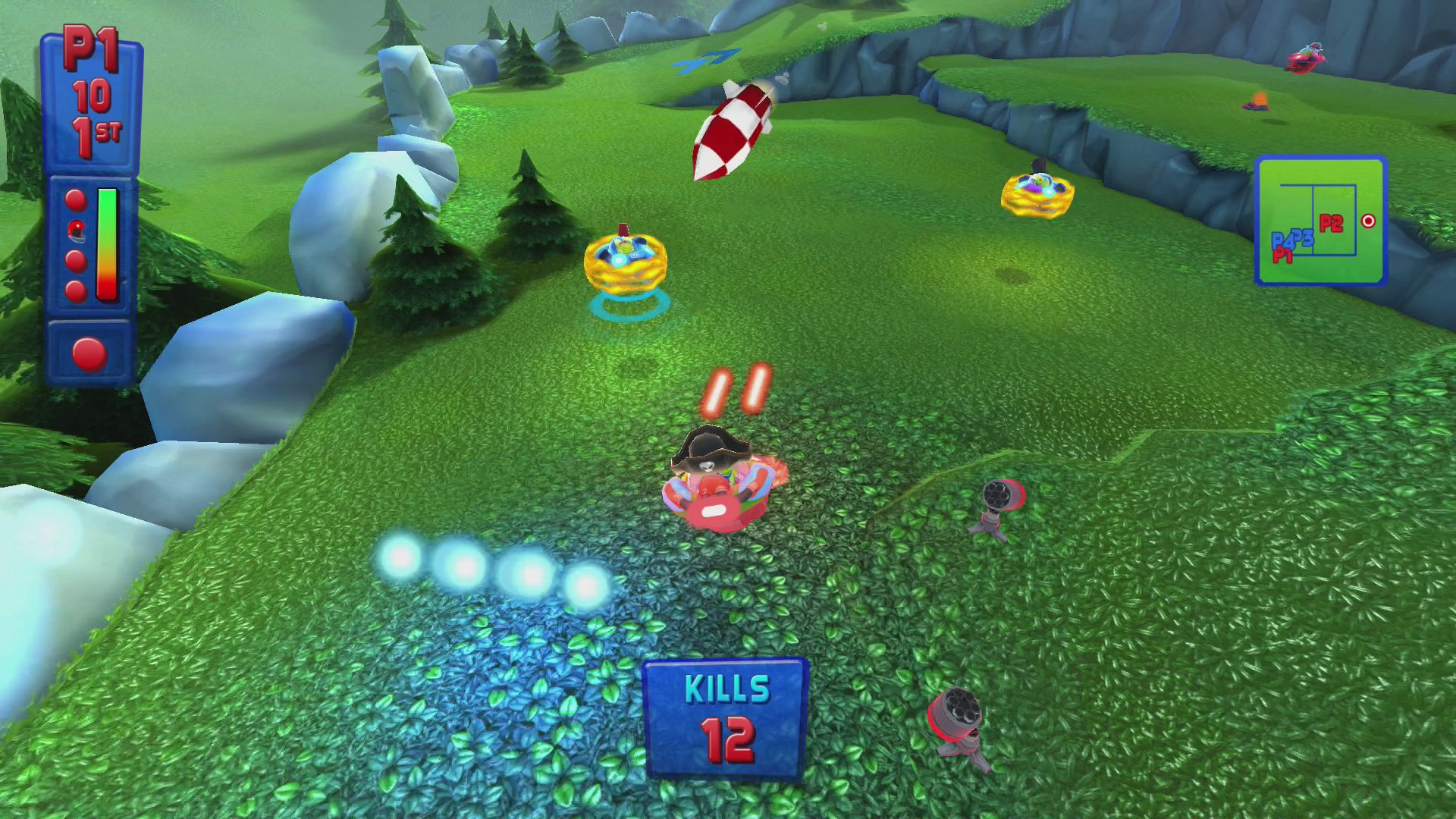
Task: Click the white target circle on the minimap
Action: click(x=1369, y=221)
